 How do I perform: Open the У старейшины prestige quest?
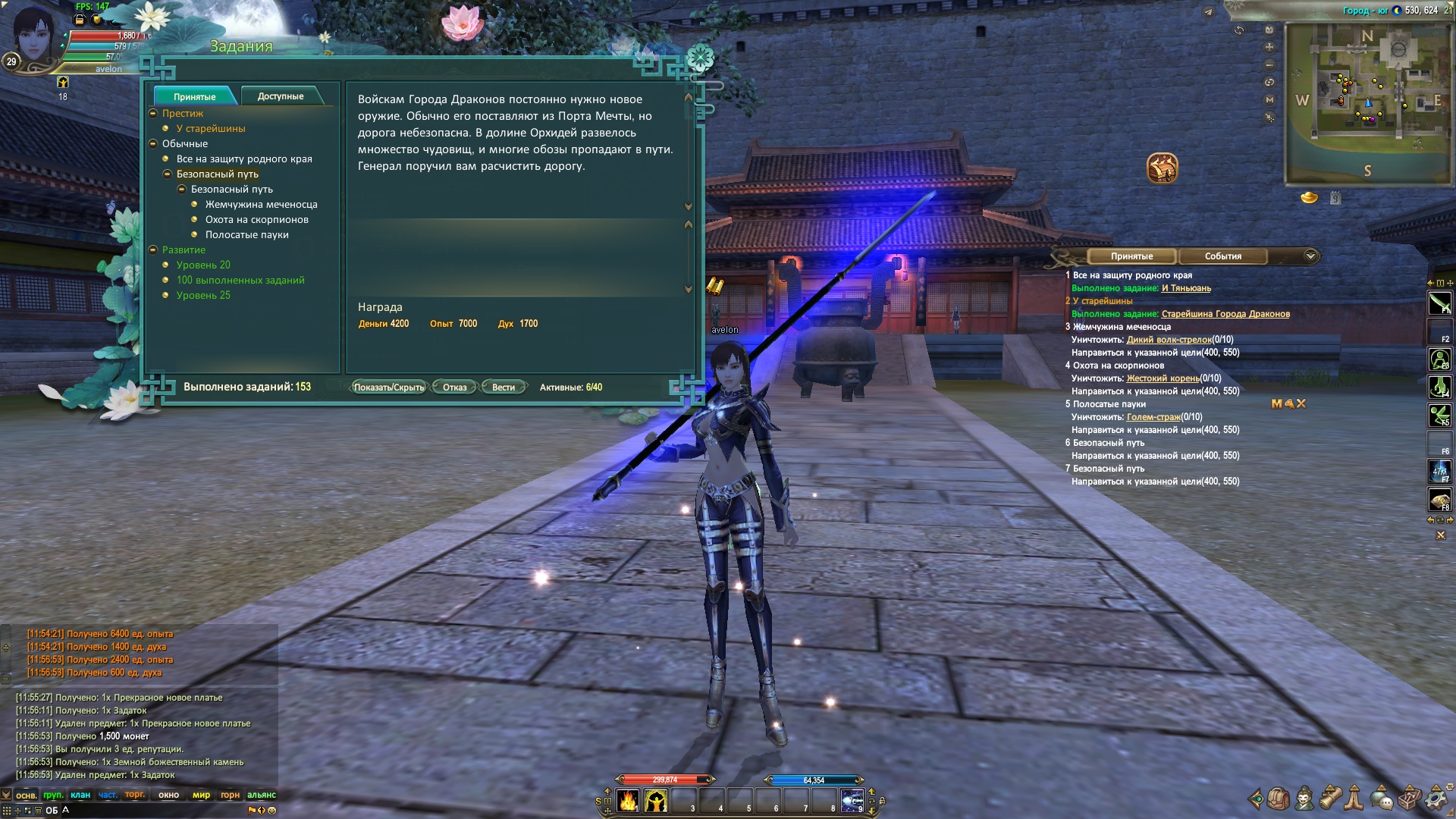click(x=211, y=129)
